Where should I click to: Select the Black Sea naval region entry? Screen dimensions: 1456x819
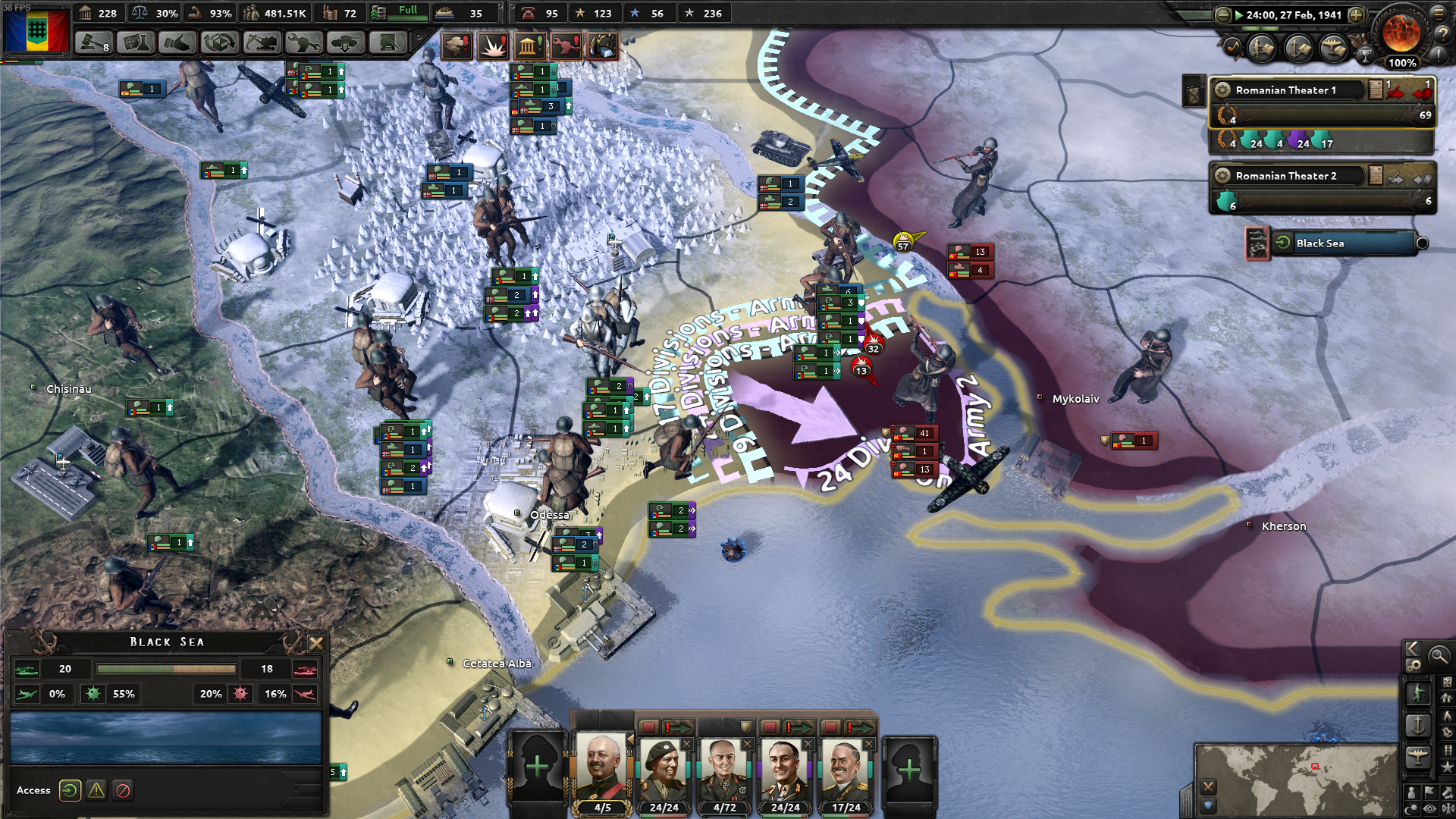click(1342, 243)
